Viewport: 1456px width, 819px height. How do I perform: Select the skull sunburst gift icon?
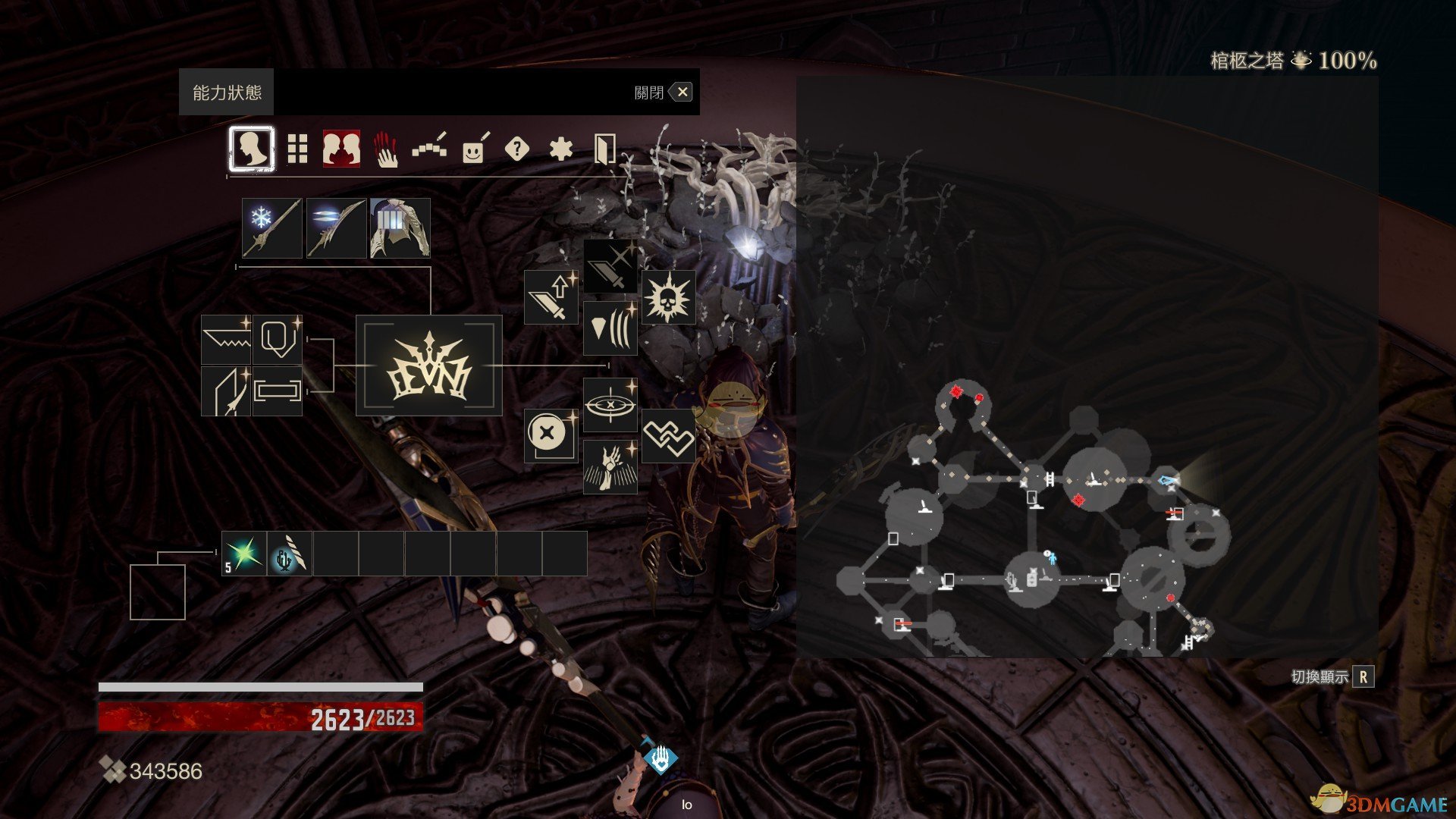(668, 297)
